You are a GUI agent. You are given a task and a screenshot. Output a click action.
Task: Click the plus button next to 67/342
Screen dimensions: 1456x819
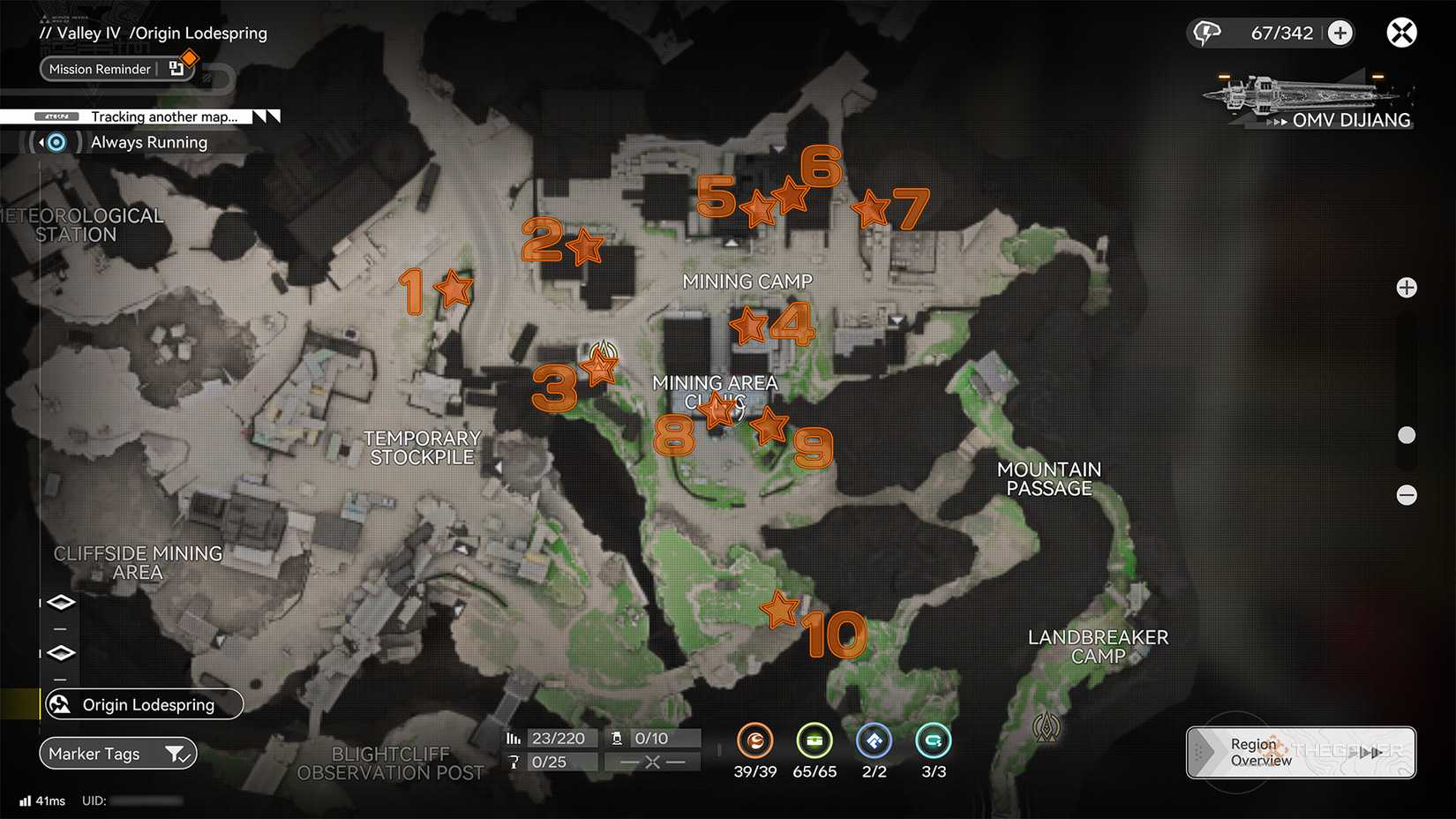point(1340,32)
